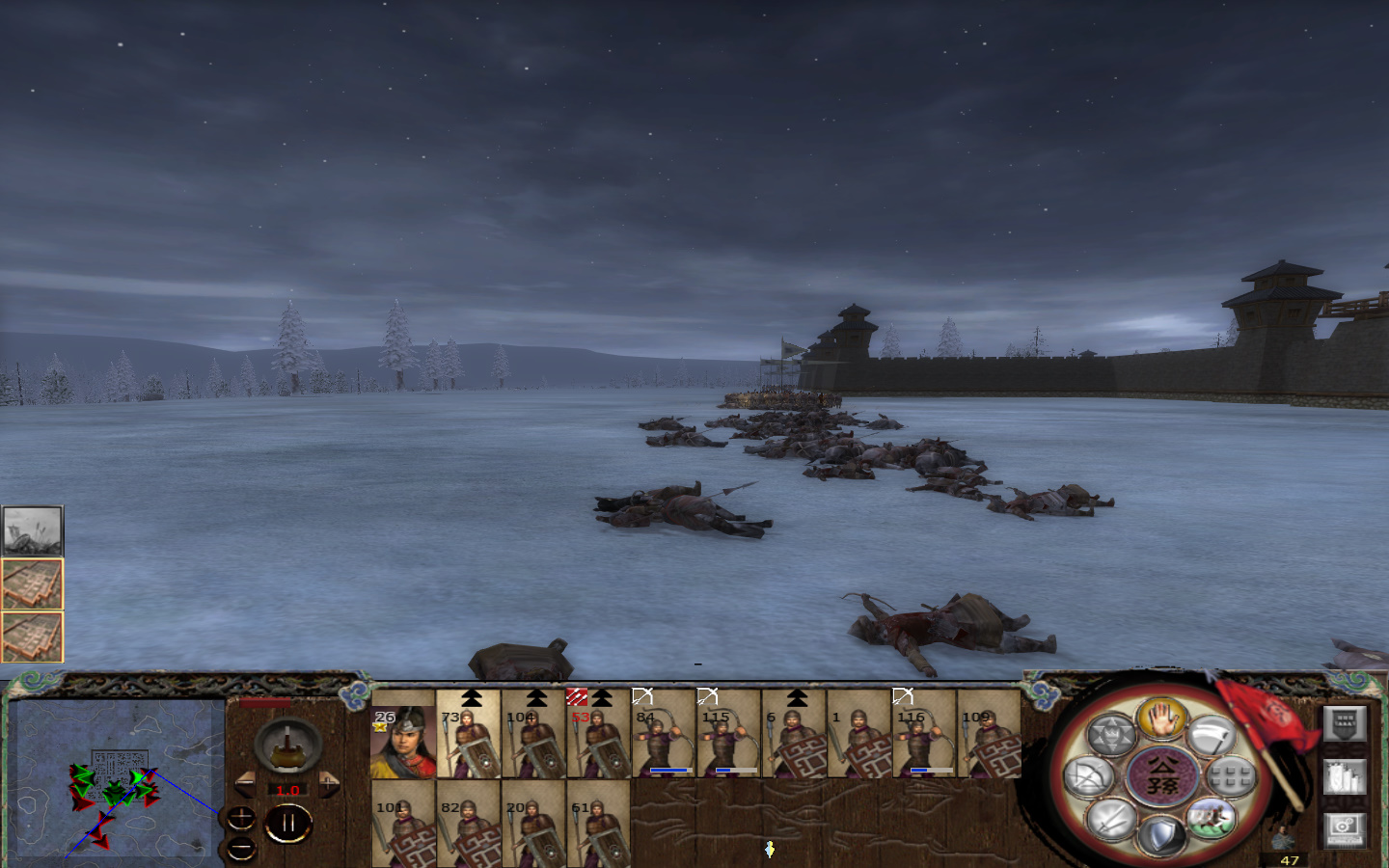The height and width of the screenshot is (868, 1389).
Task: Select the crossed-swords melee icon
Action: pyautogui.click(x=1111, y=821)
